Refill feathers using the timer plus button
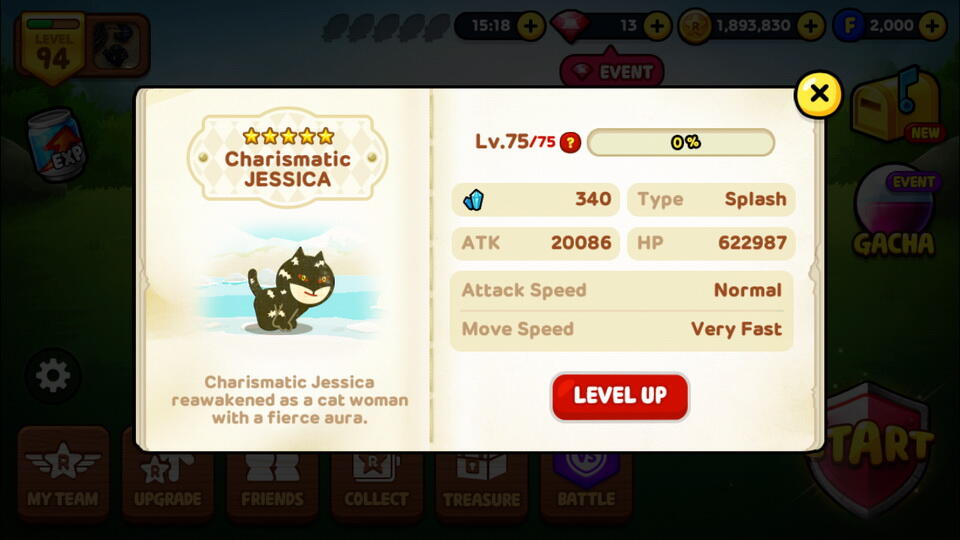 click(531, 25)
